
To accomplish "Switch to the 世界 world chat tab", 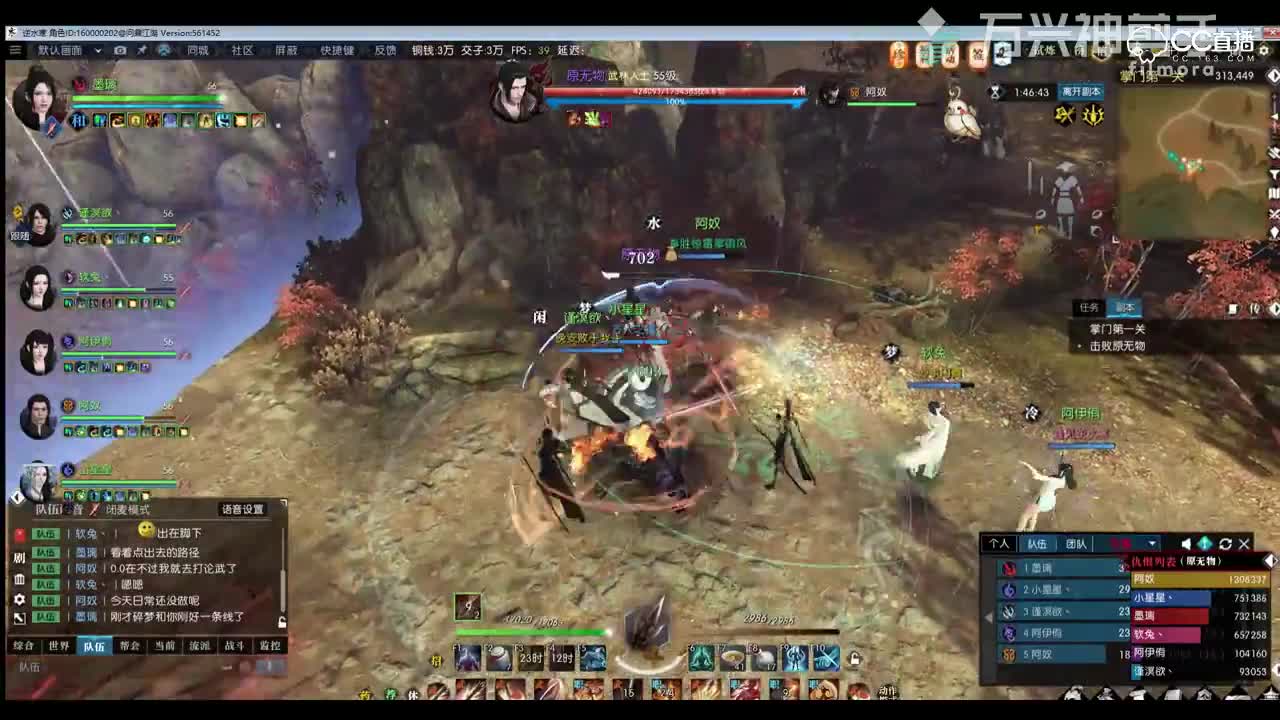I will [x=60, y=645].
